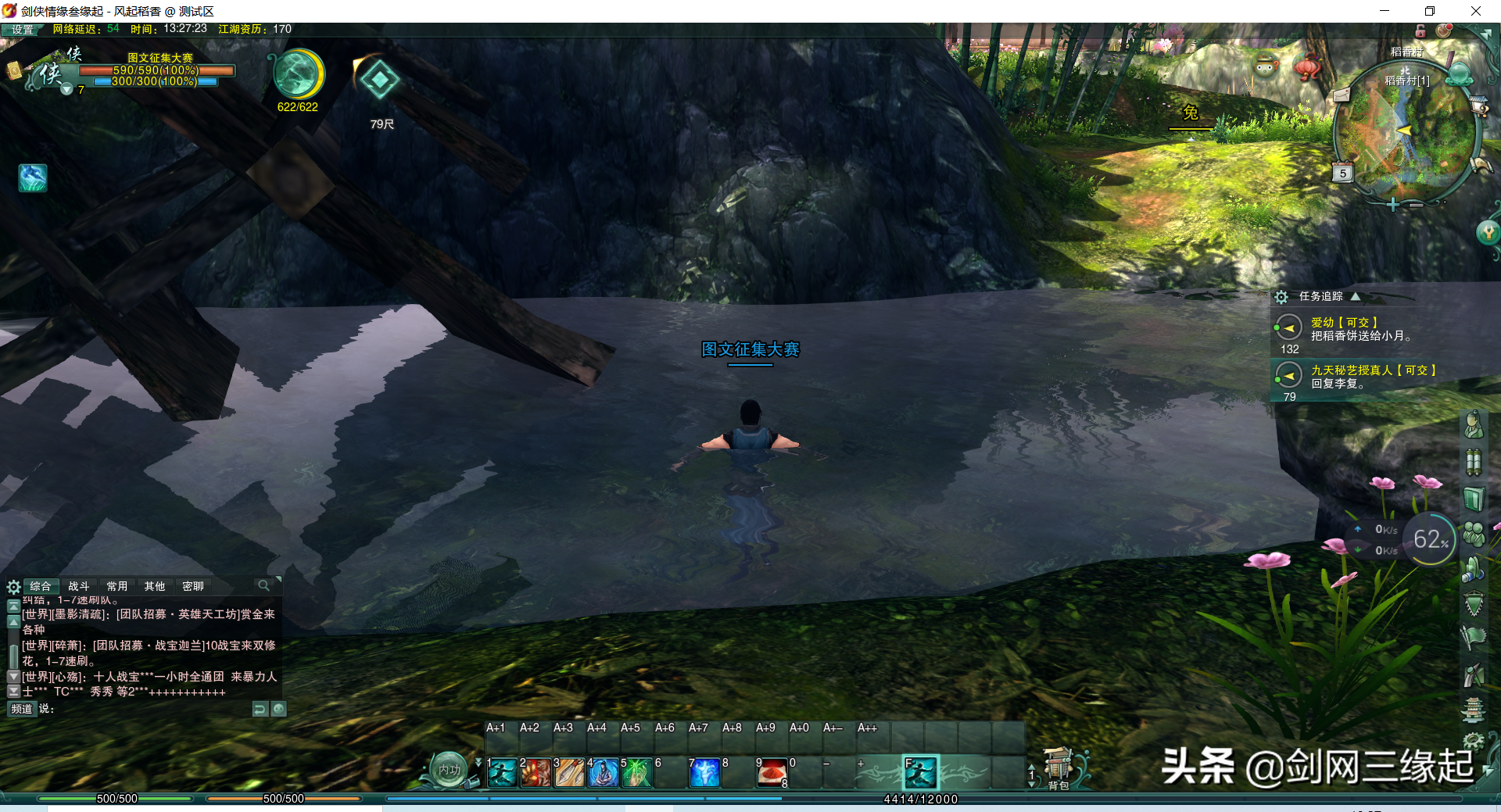
Task: Close the game window
Action: 1475,11
